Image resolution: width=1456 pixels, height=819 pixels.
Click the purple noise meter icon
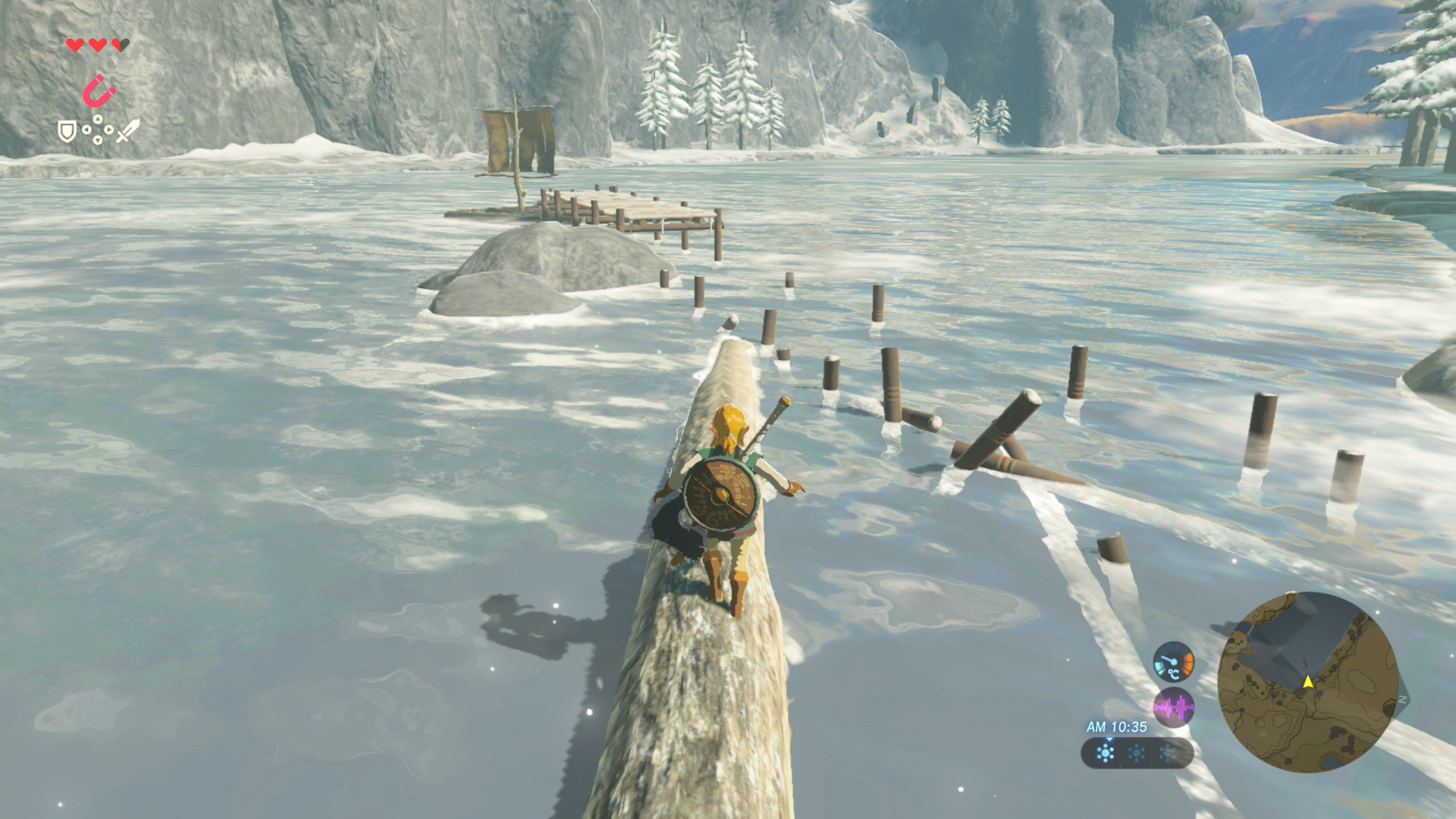[1174, 707]
